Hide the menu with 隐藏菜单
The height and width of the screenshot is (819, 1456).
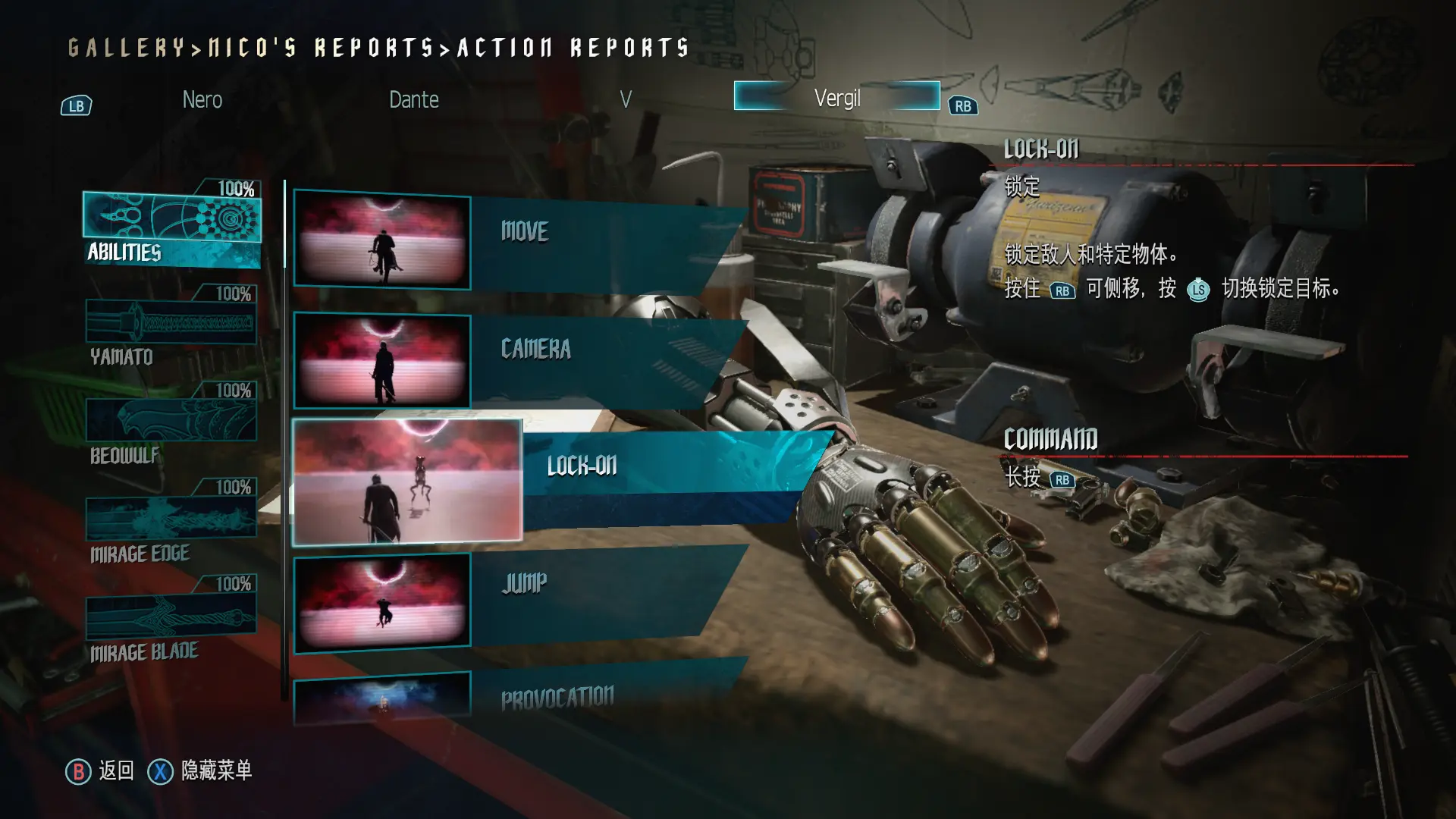[x=200, y=771]
